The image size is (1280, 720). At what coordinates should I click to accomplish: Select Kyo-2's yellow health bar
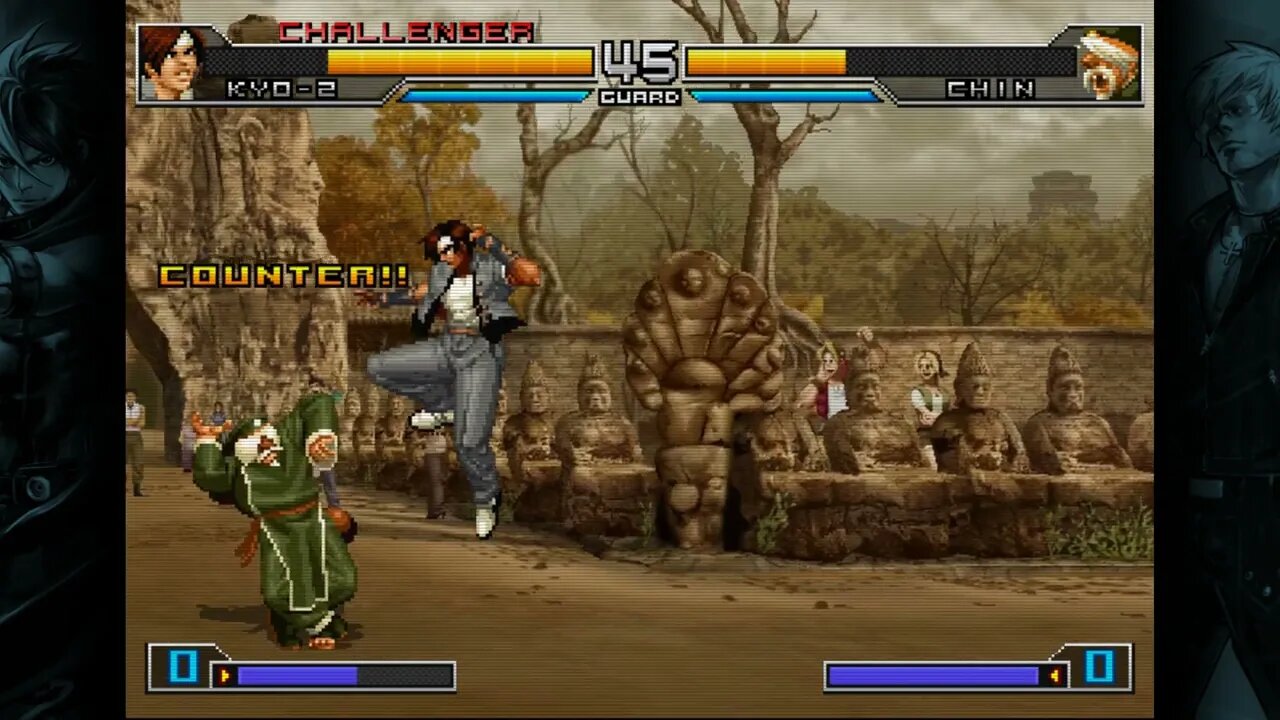point(460,58)
